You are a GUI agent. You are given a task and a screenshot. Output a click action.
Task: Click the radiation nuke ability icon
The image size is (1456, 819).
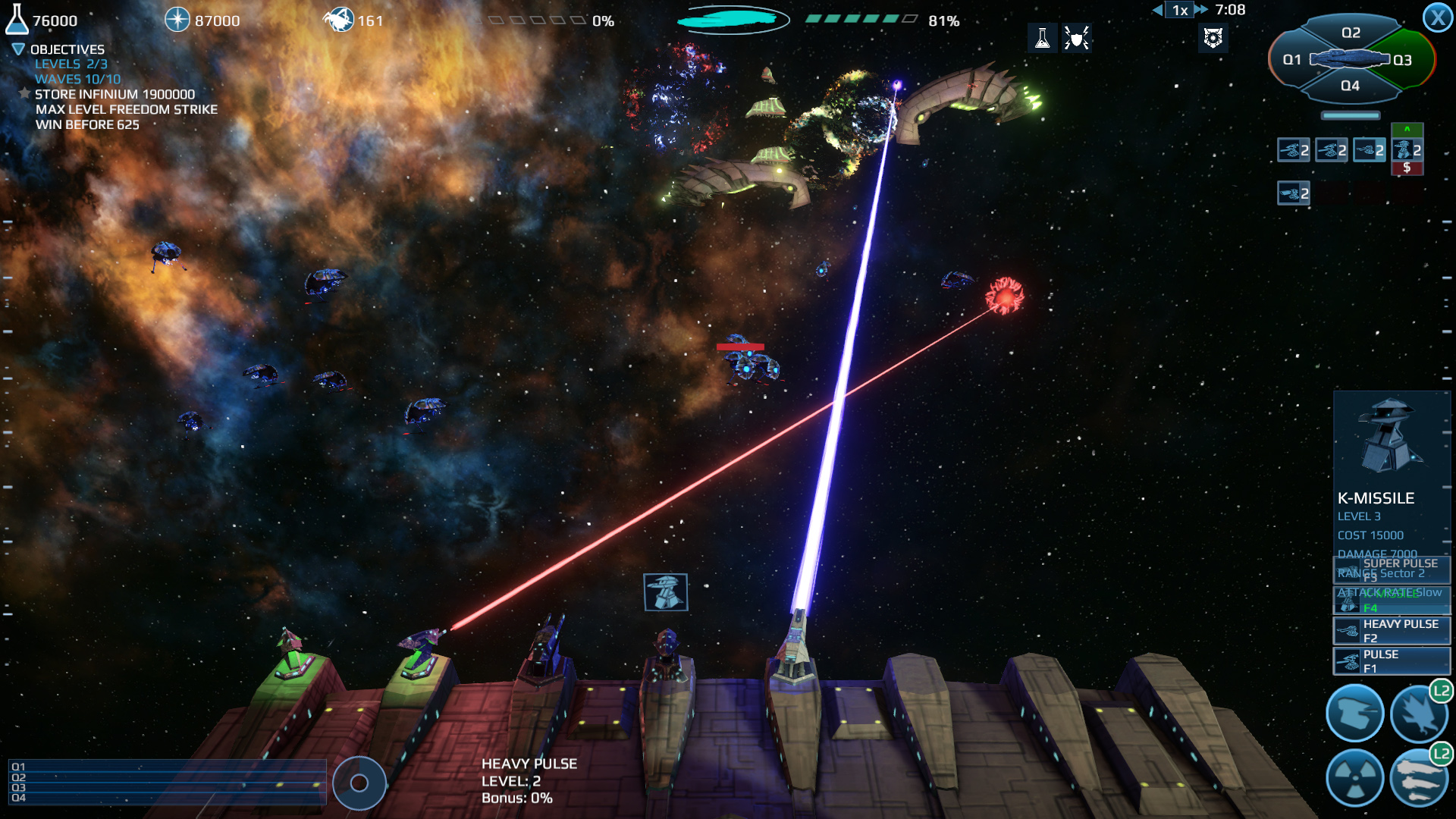click(1356, 778)
